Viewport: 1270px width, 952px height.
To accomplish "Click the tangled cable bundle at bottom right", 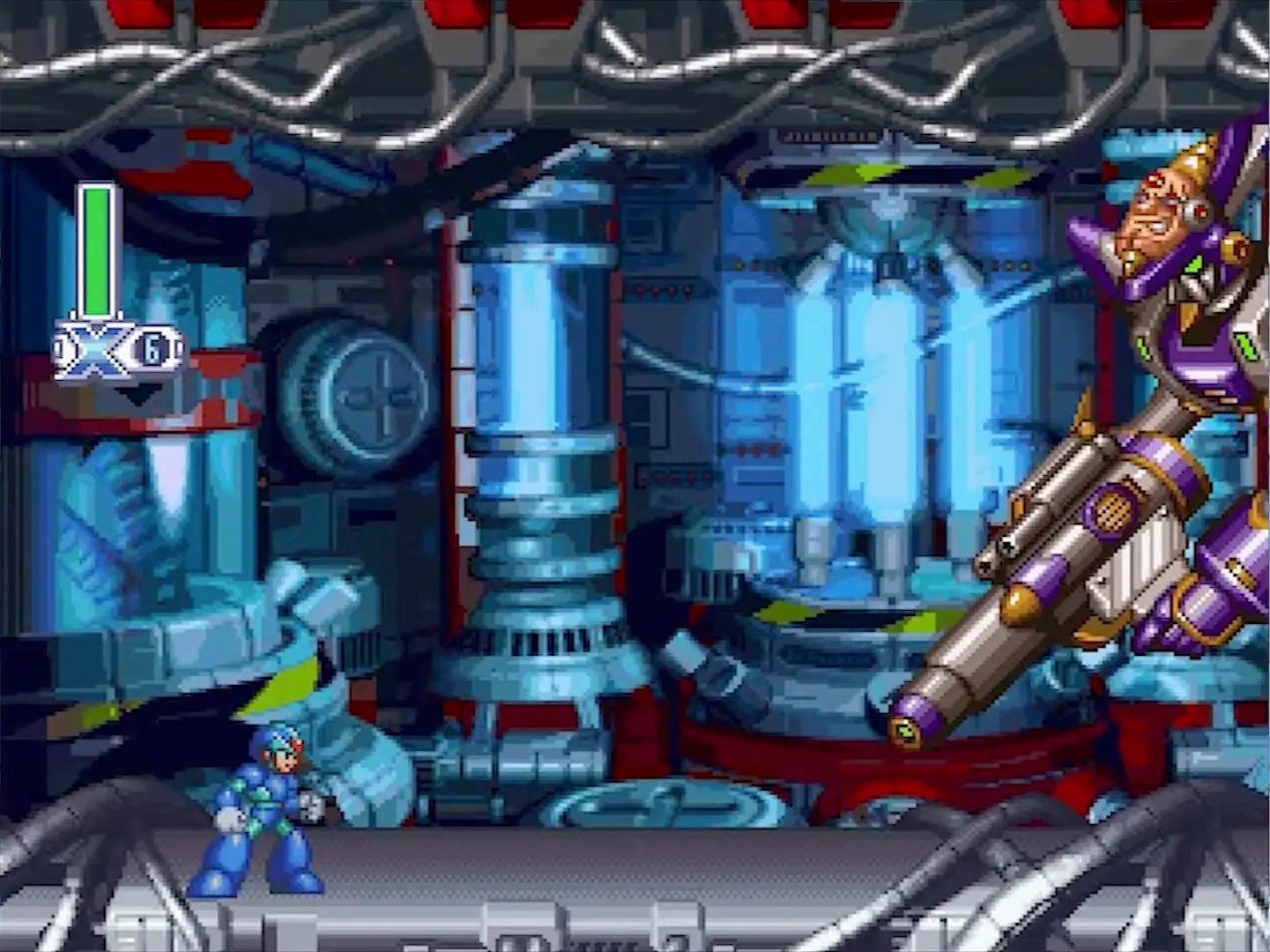I will 1102,864.
